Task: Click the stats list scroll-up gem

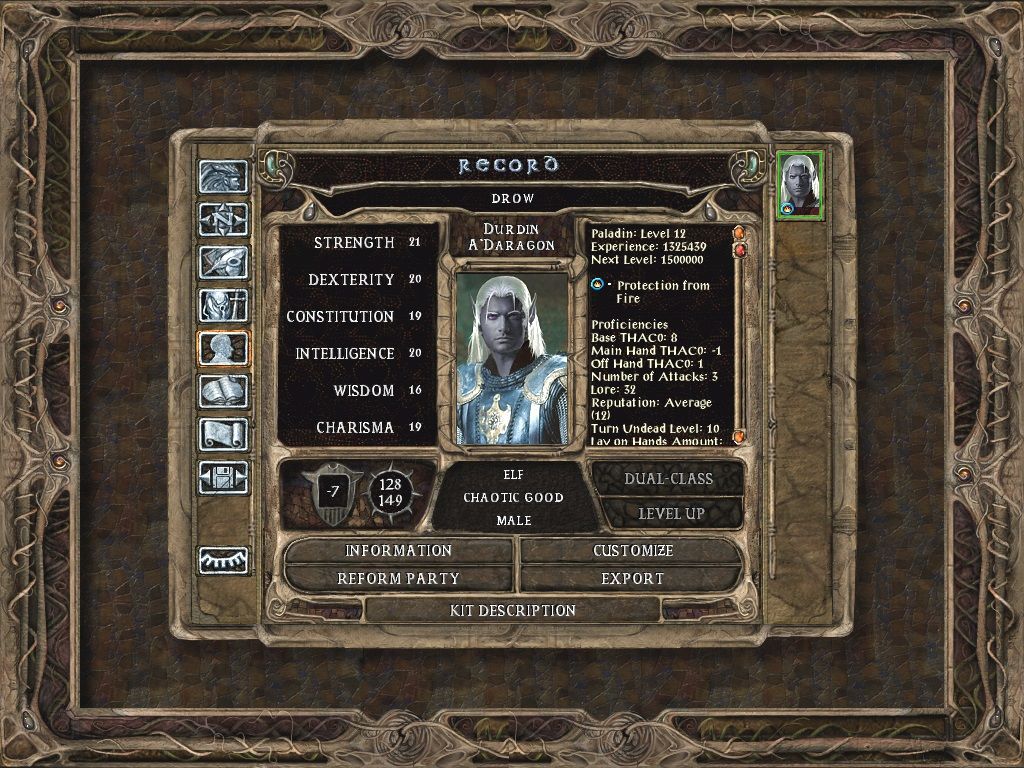Action: click(739, 234)
